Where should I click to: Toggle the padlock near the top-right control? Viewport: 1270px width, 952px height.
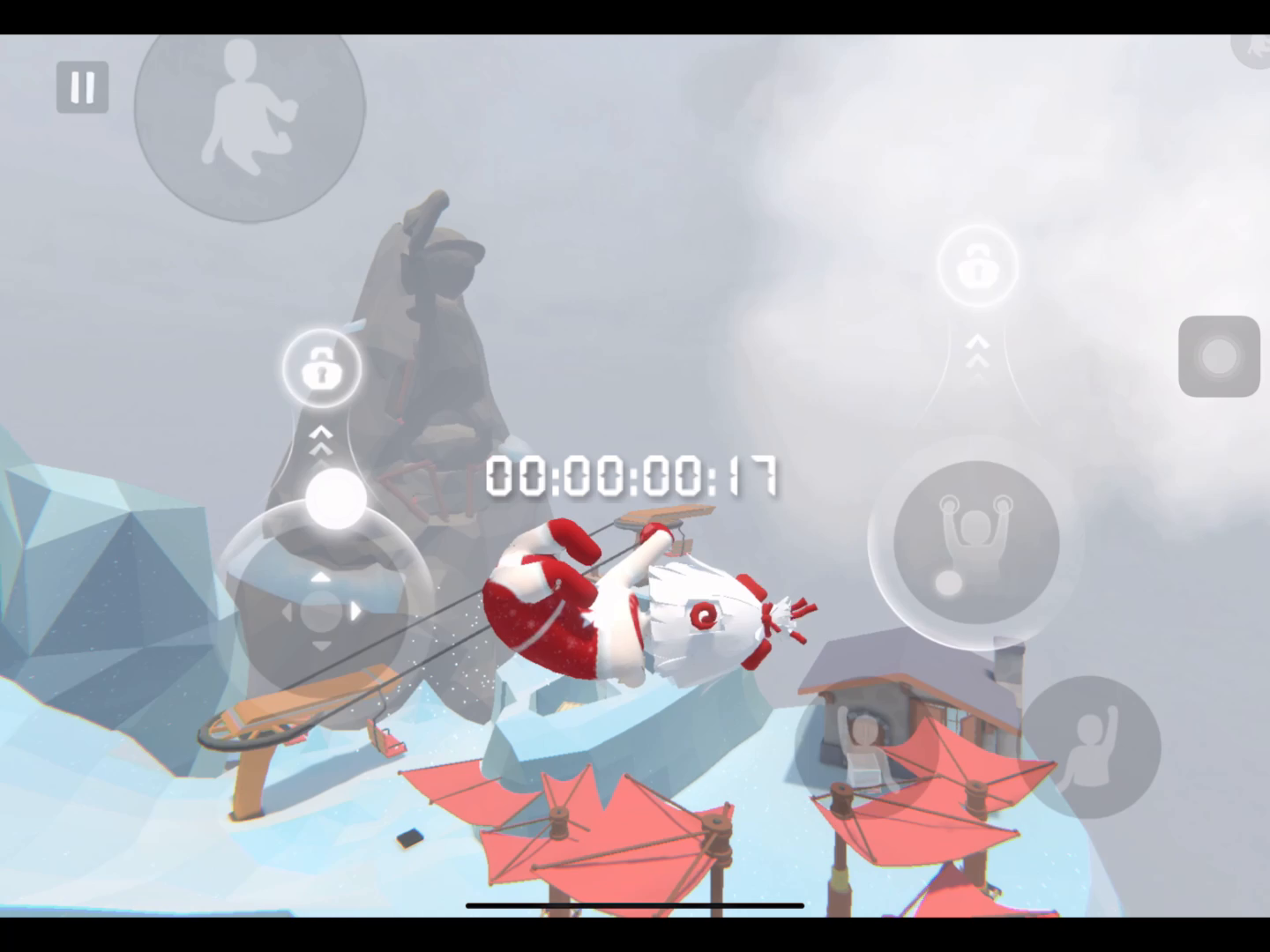click(978, 264)
